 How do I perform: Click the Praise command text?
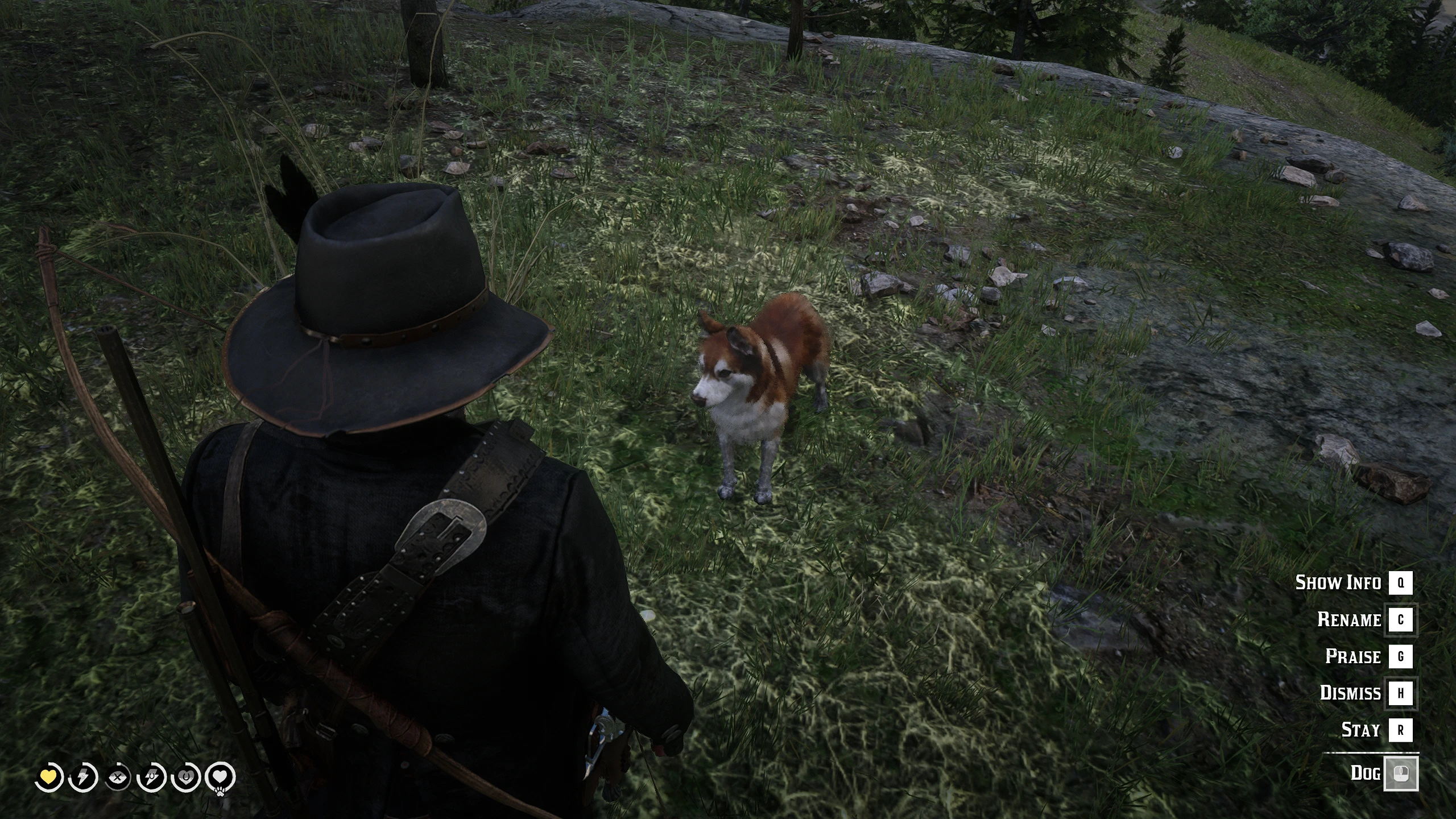tap(1354, 657)
